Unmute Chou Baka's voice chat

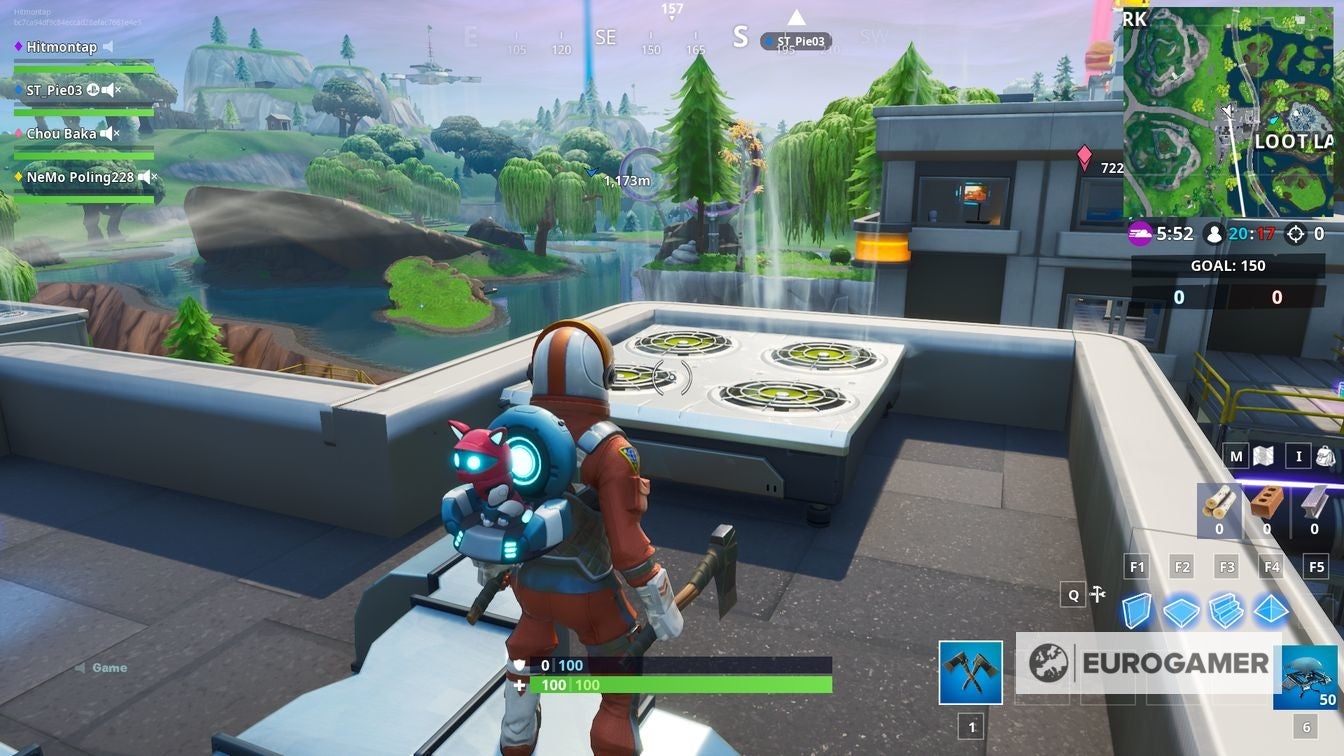pyautogui.click(x=106, y=133)
